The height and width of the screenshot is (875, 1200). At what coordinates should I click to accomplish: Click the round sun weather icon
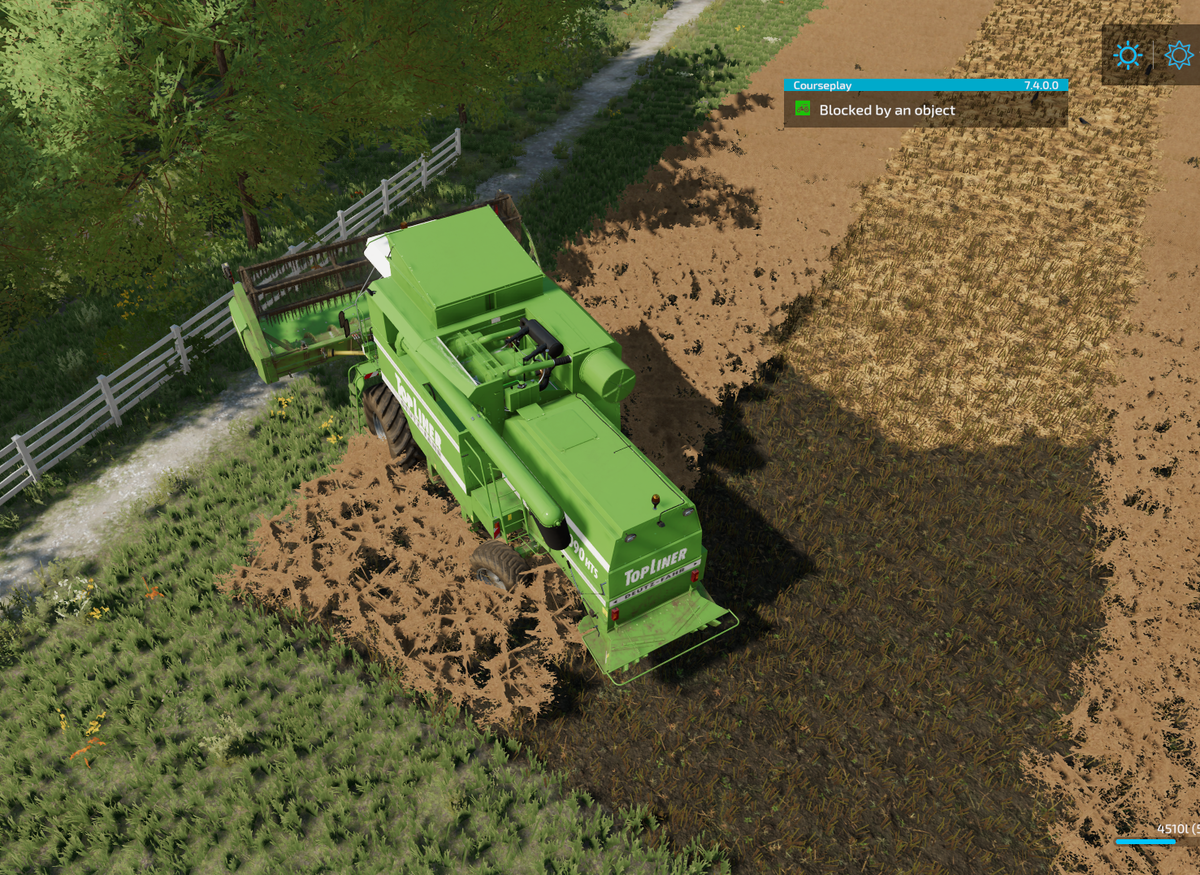click(1128, 55)
